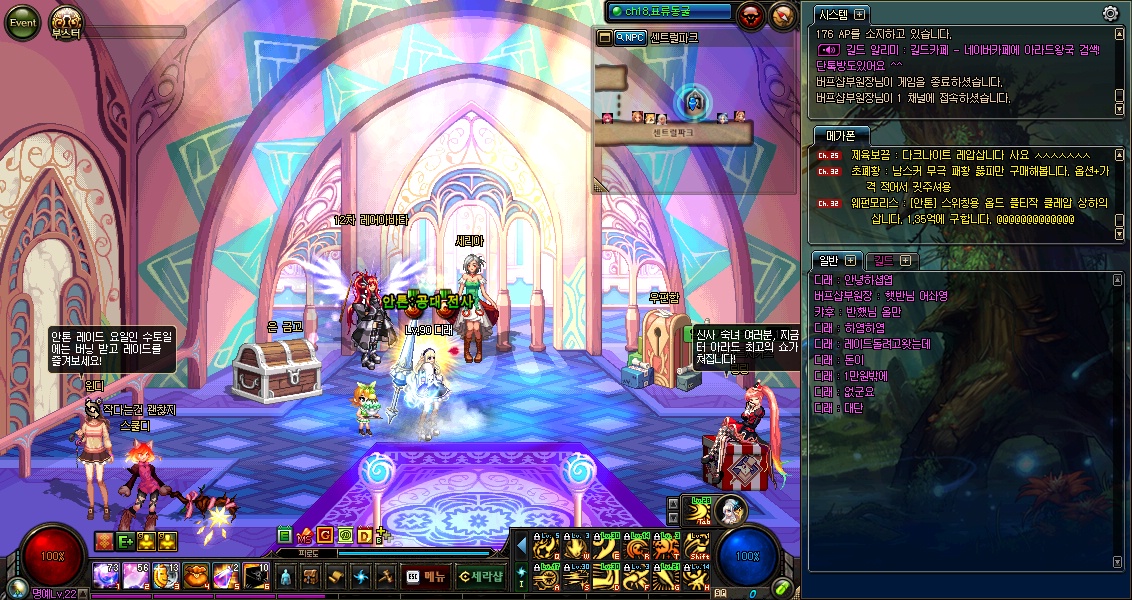Open chat settings with the gear icon
The height and width of the screenshot is (600, 1132).
click(x=1110, y=13)
